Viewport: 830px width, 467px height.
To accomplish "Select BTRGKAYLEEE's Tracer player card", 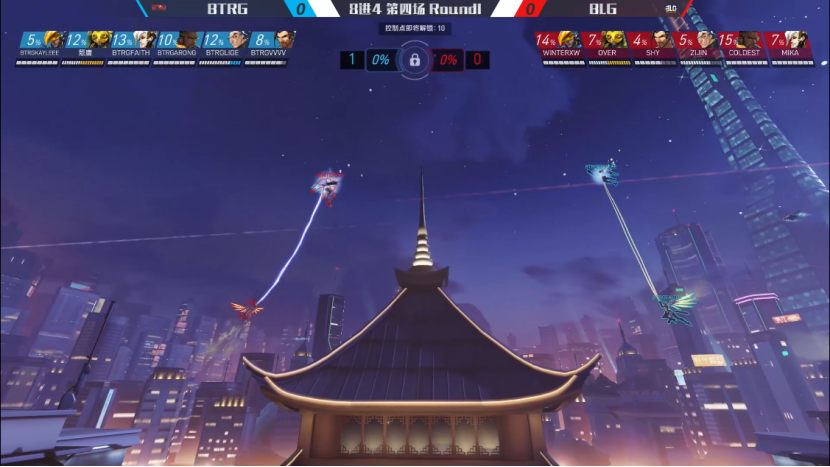I will (x=41, y=47).
